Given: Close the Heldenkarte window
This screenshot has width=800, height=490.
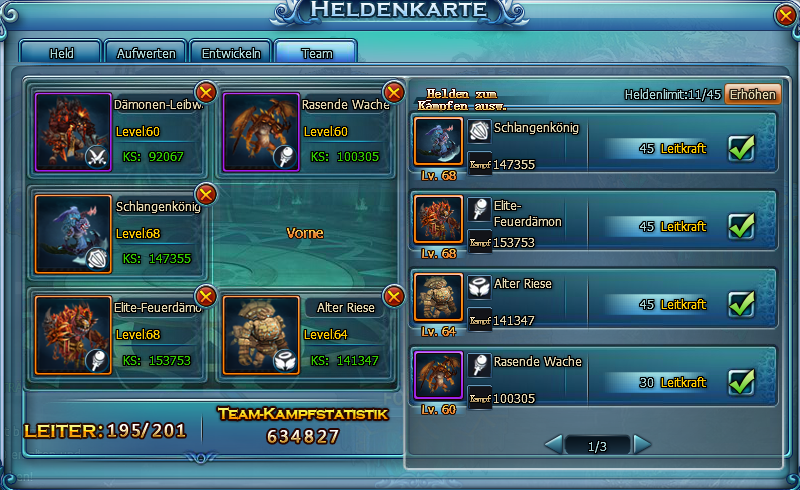Looking at the screenshot, I should pos(786,15).
